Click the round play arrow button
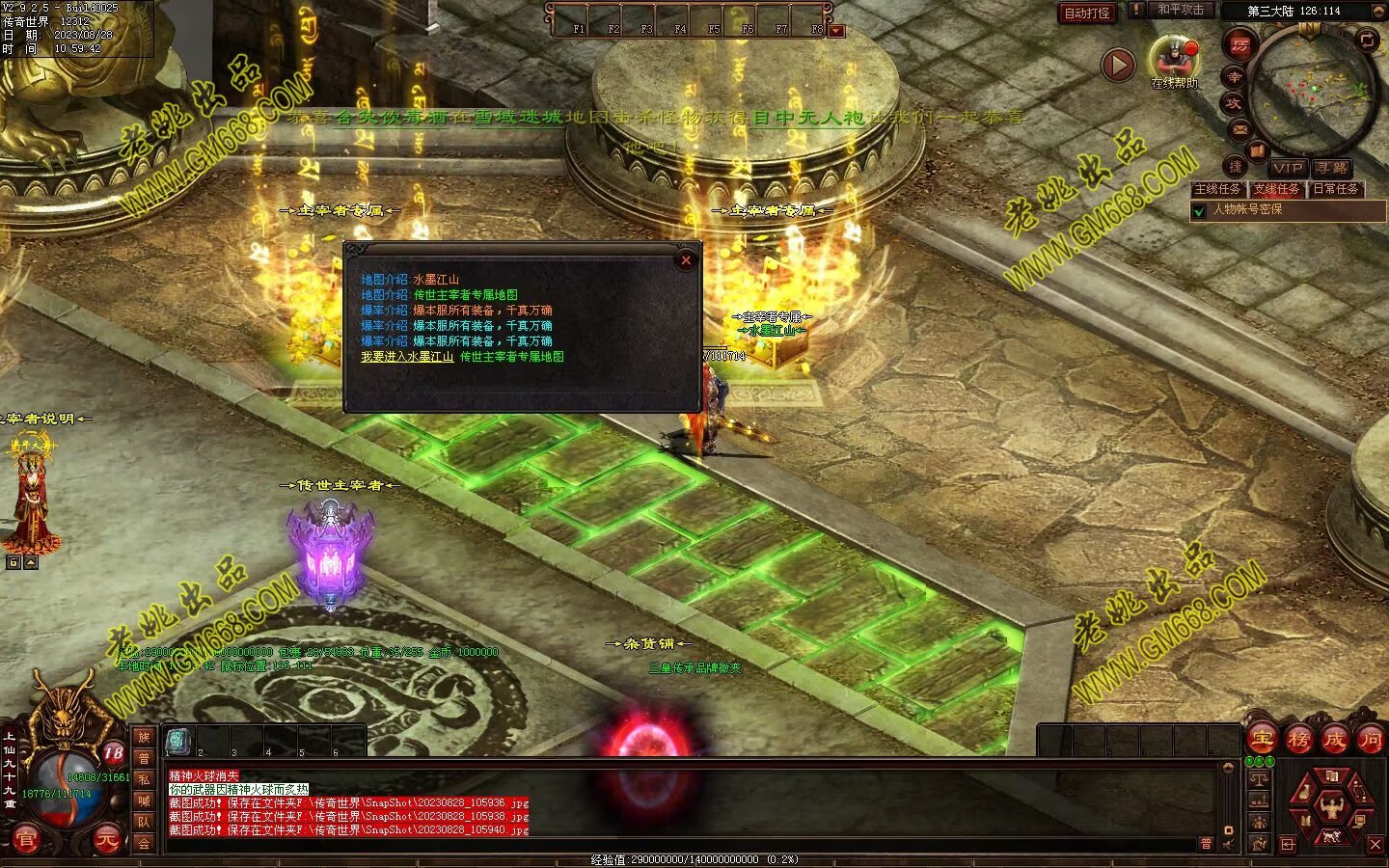The height and width of the screenshot is (868, 1389). pos(1118,65)
